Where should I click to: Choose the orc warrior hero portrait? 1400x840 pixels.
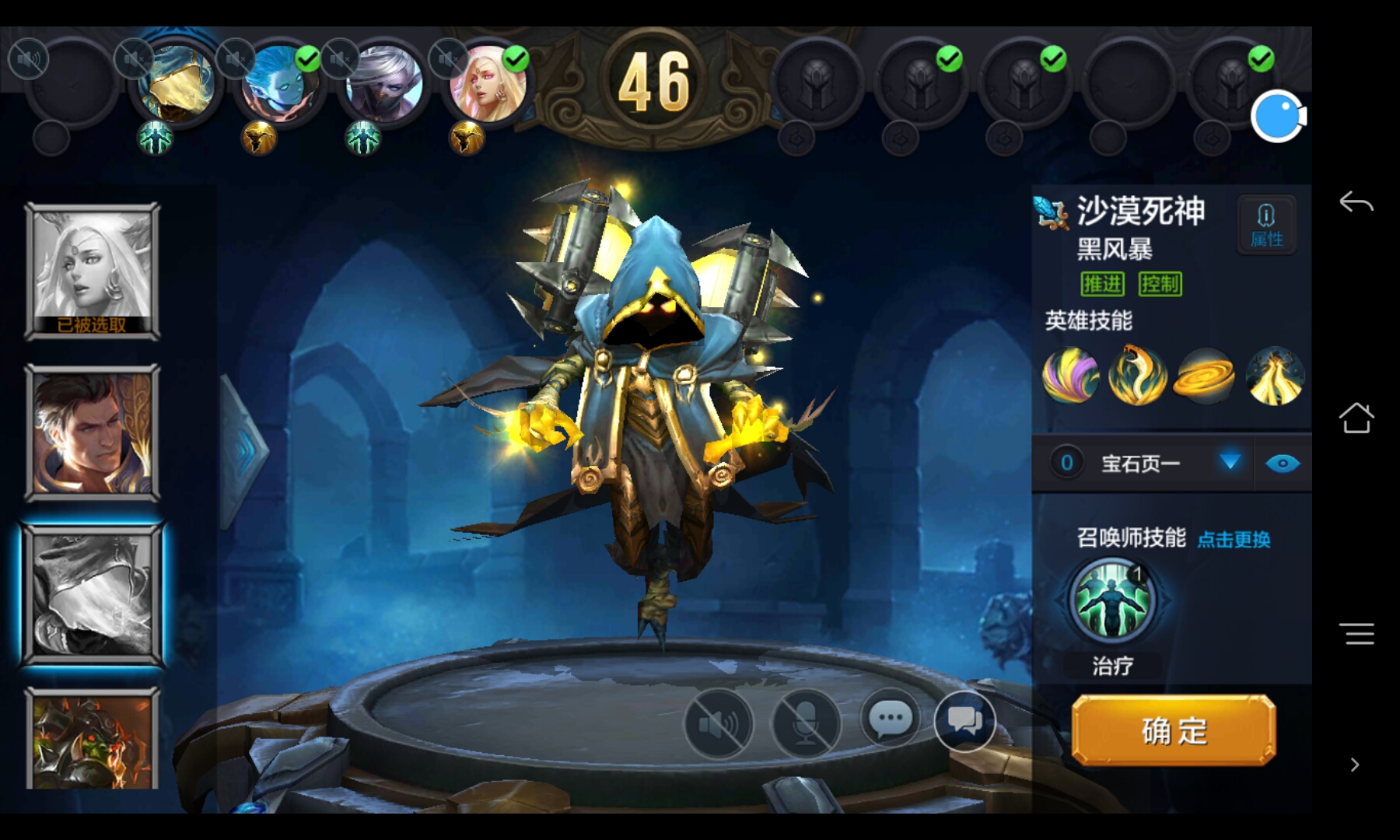pyautogui.click(x=93, y=740)
